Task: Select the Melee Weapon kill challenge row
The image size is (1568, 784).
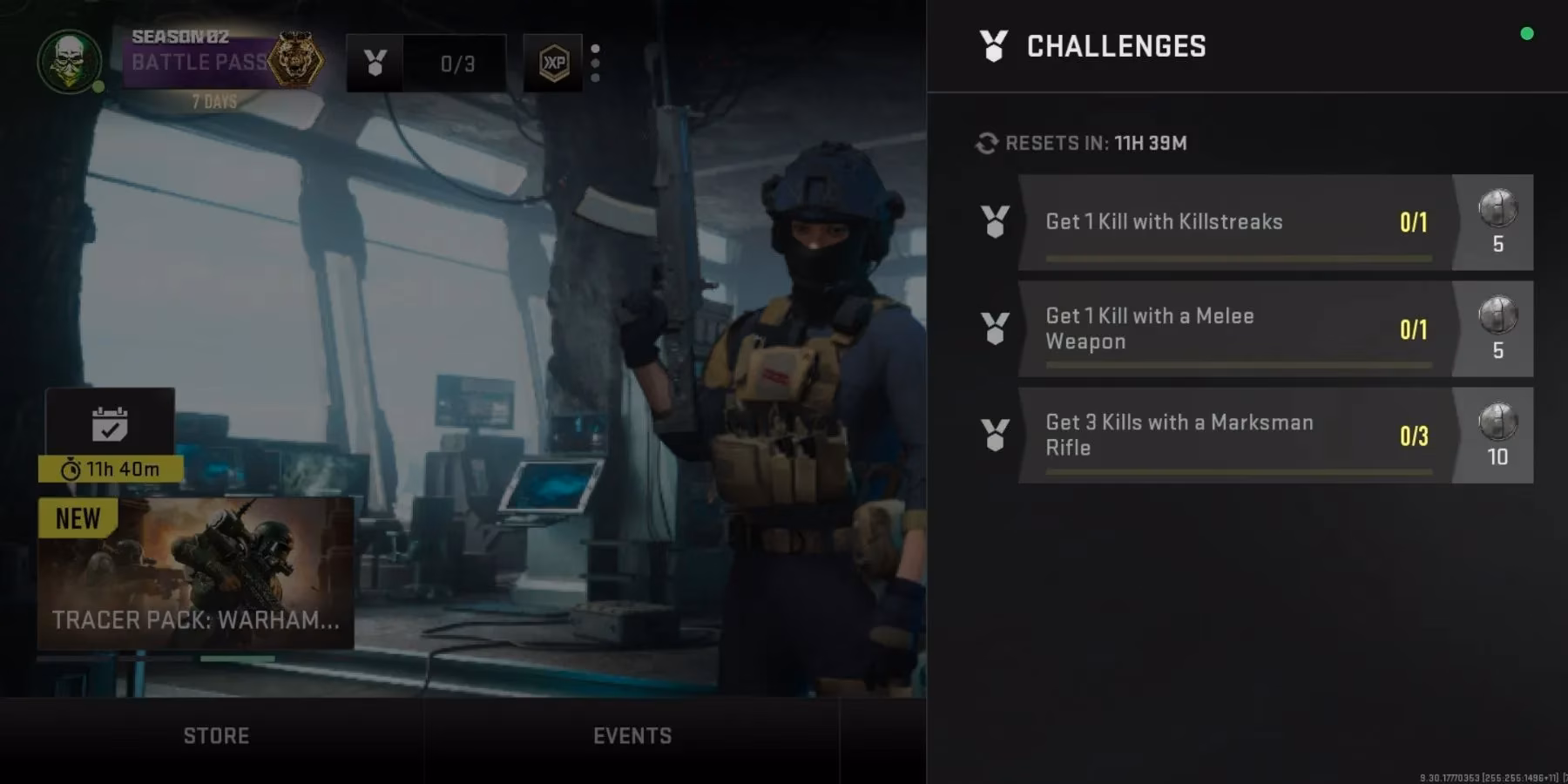Action: tap(1235, 329)
